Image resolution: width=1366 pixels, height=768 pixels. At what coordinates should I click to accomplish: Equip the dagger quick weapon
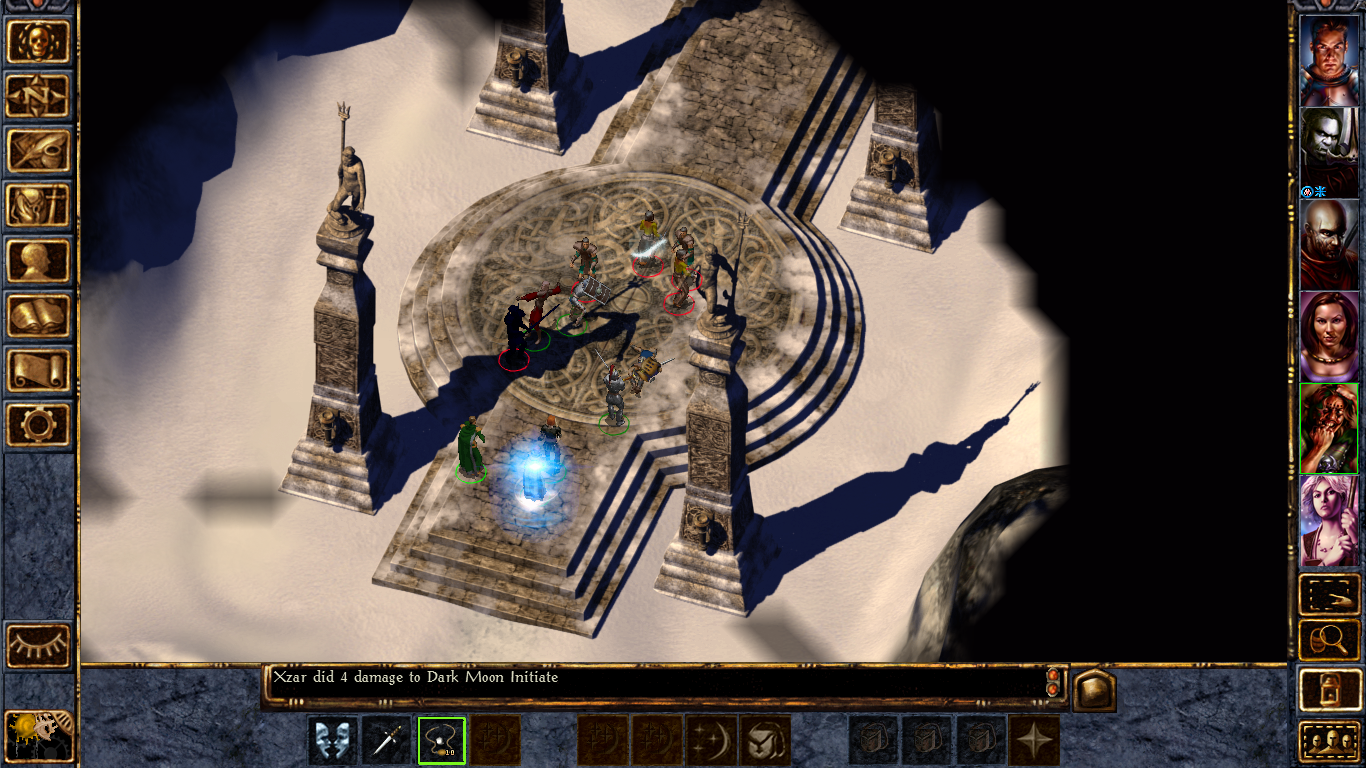(x=387, y=741)
